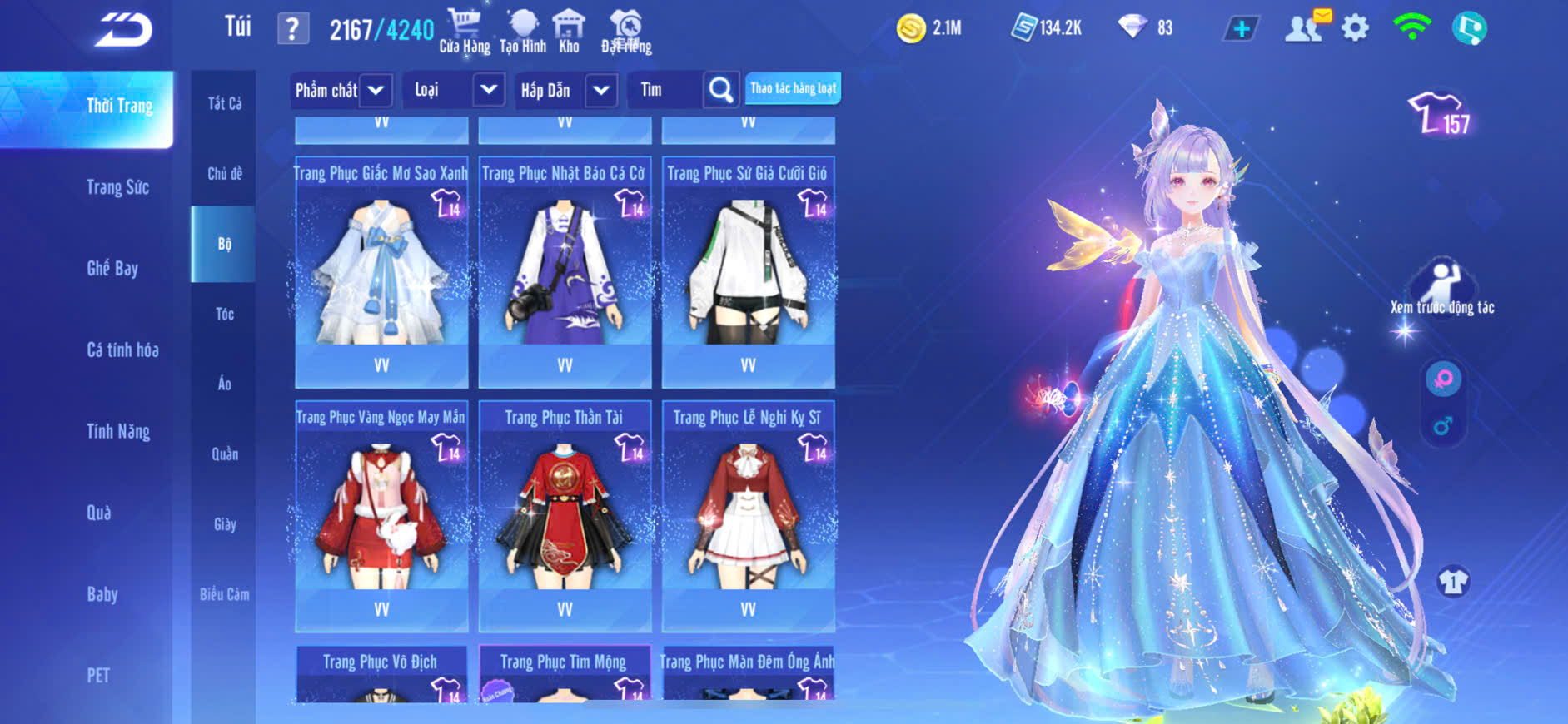Open the gear settings icon
The image size is (1568, 724).
coord(1355,28)
